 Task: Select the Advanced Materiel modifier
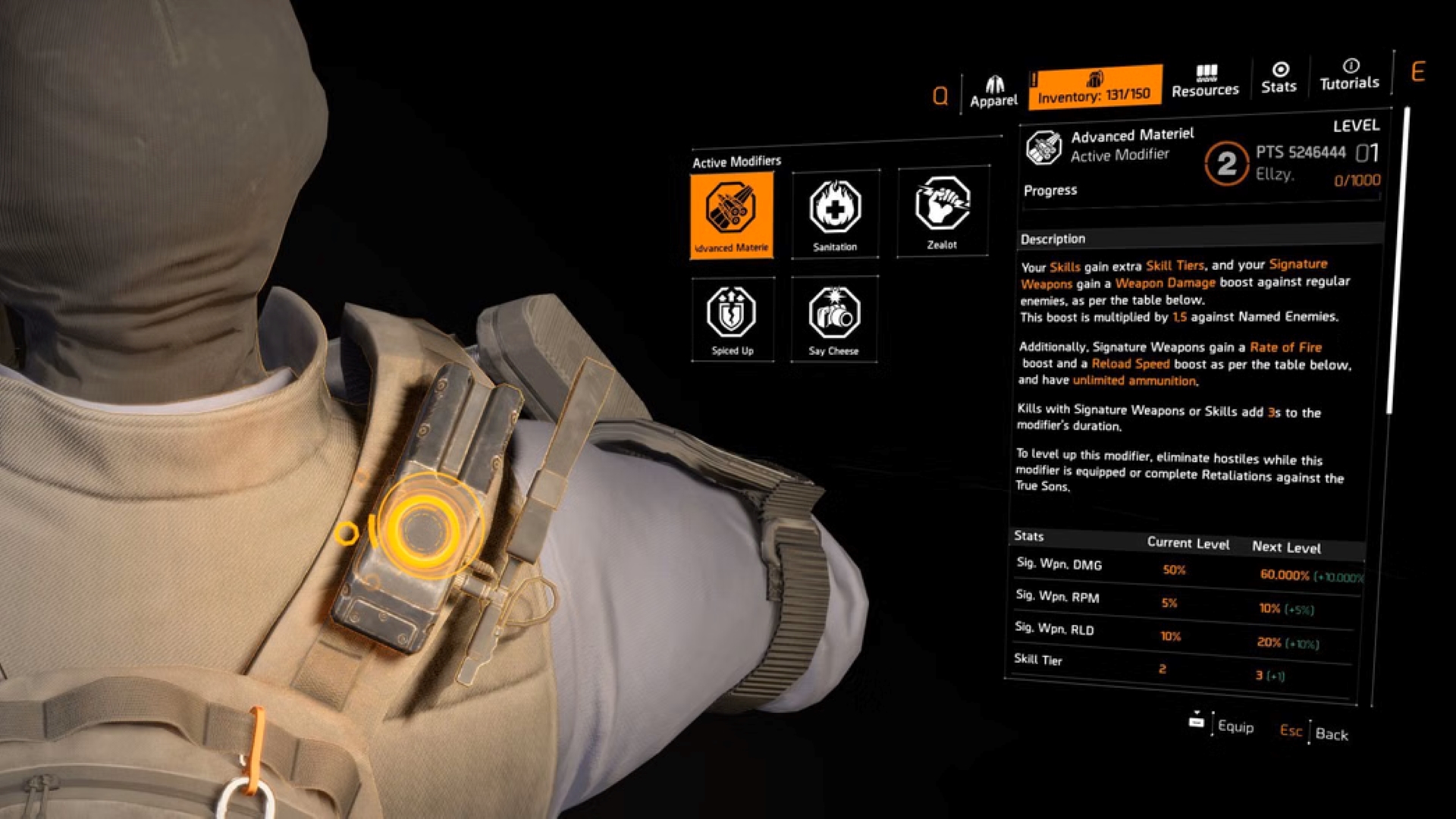pyautogui.click(x=732, y=215)
